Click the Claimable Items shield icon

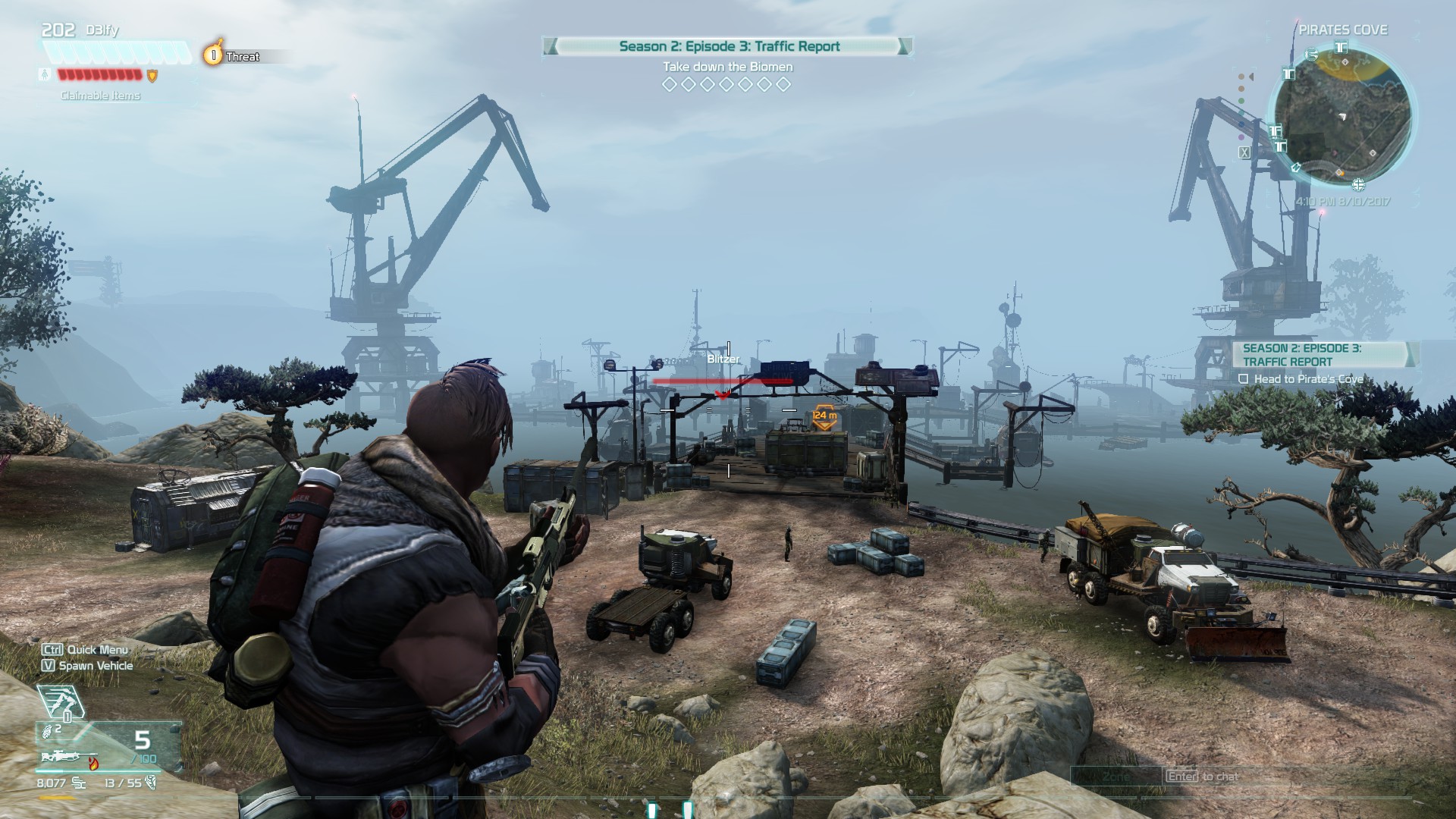click(152, 77)
